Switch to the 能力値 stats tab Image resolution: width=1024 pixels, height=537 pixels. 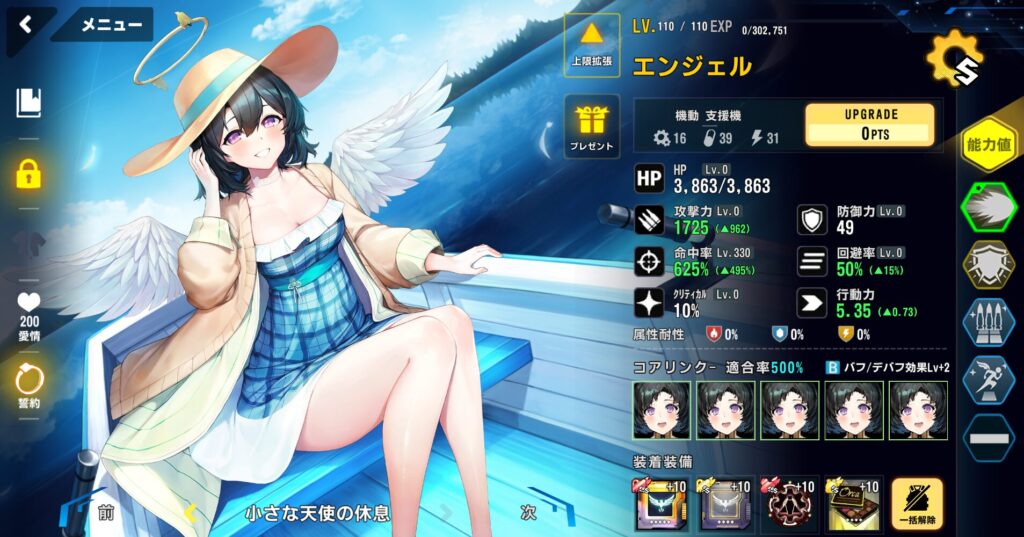pos(987,145)
